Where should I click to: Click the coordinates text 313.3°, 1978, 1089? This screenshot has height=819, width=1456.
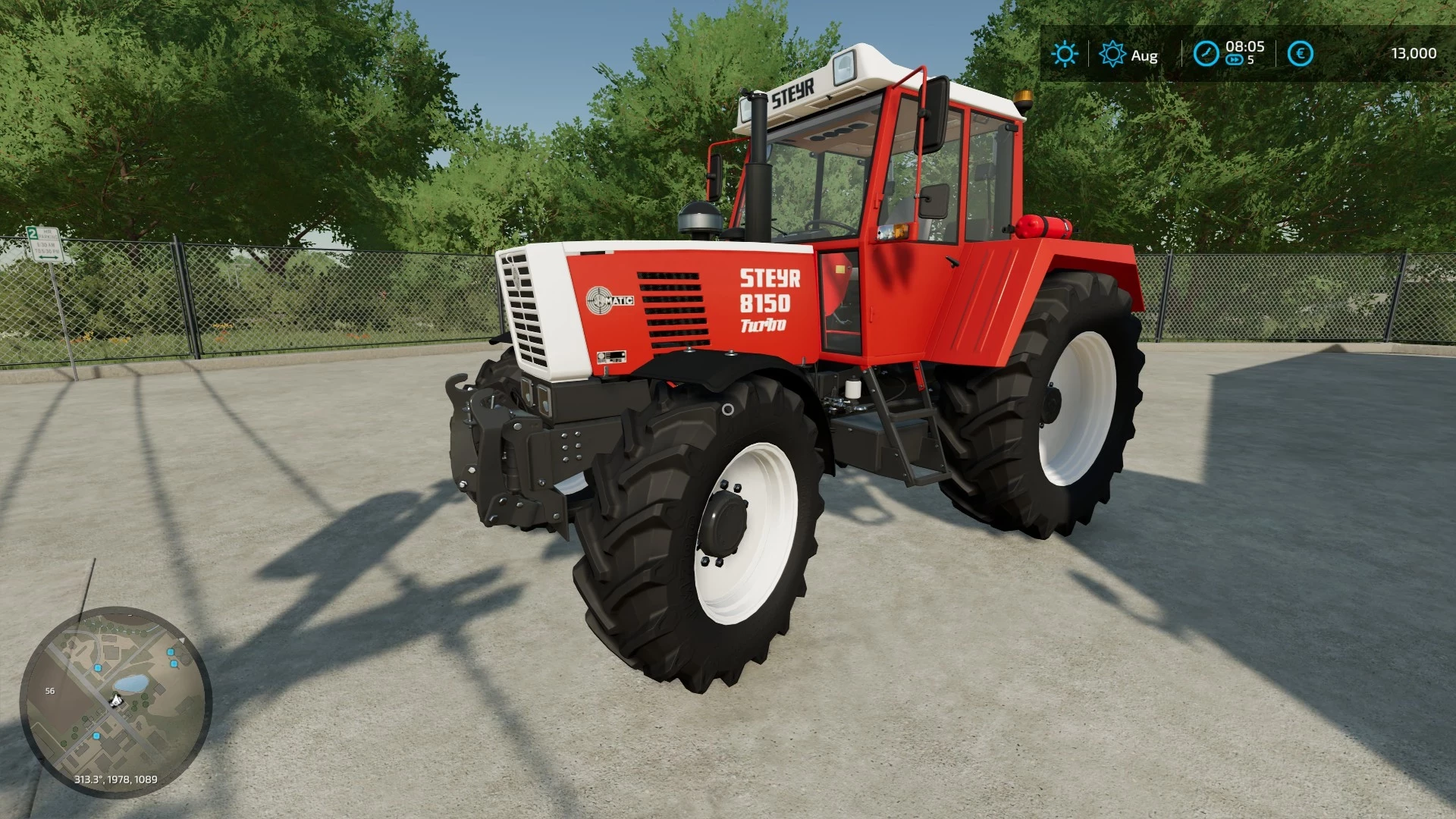point(115,780)
